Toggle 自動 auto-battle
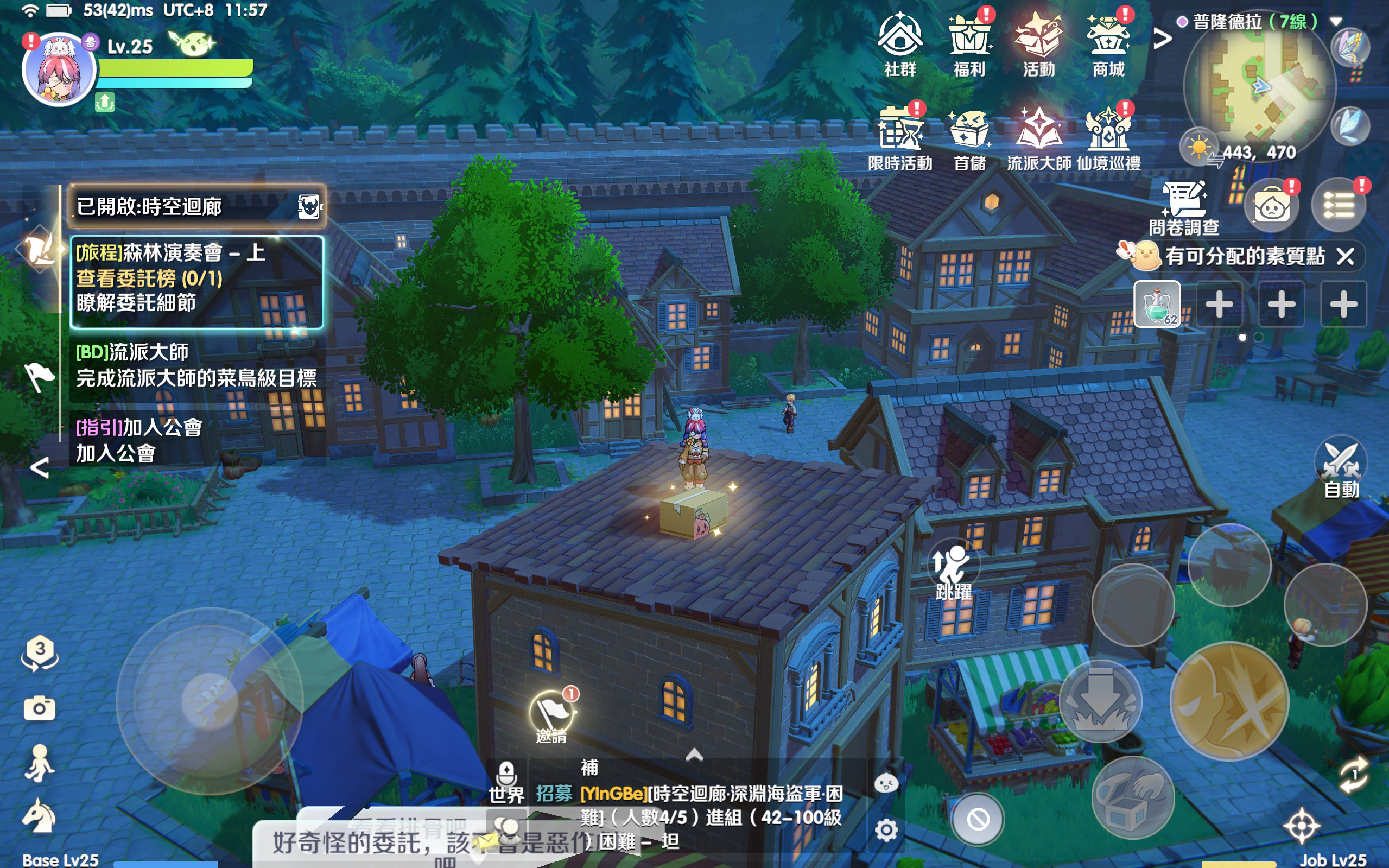Image resolution: width=1389 pixels, height=868 pixels. pos(1341,467)
